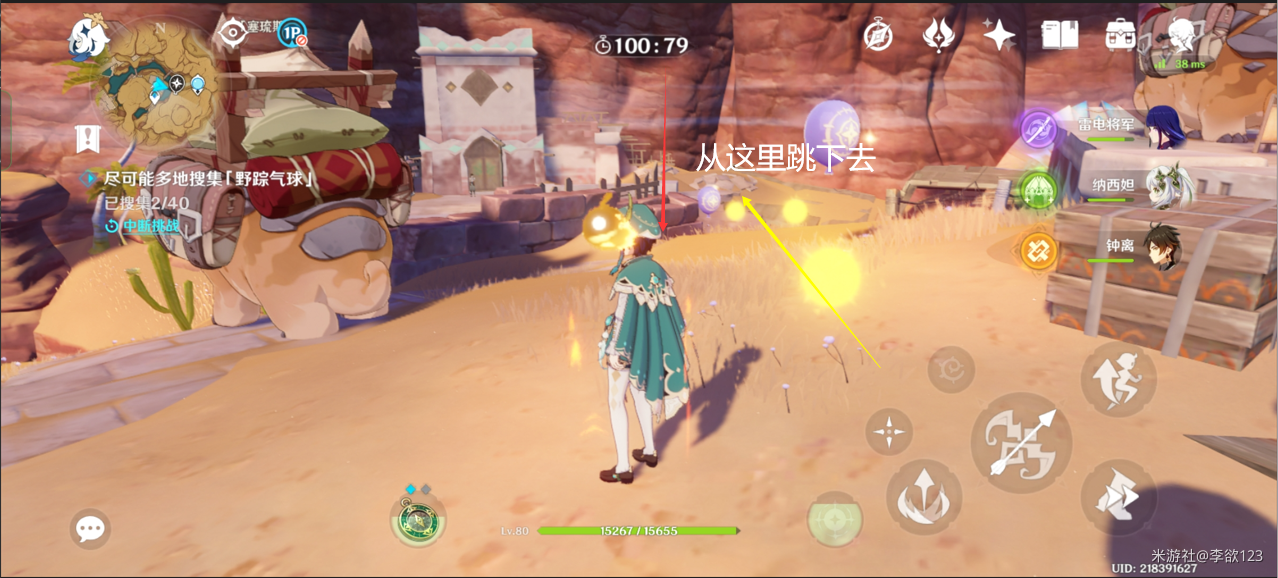Open the Paimon main menu

click(88, 38)
